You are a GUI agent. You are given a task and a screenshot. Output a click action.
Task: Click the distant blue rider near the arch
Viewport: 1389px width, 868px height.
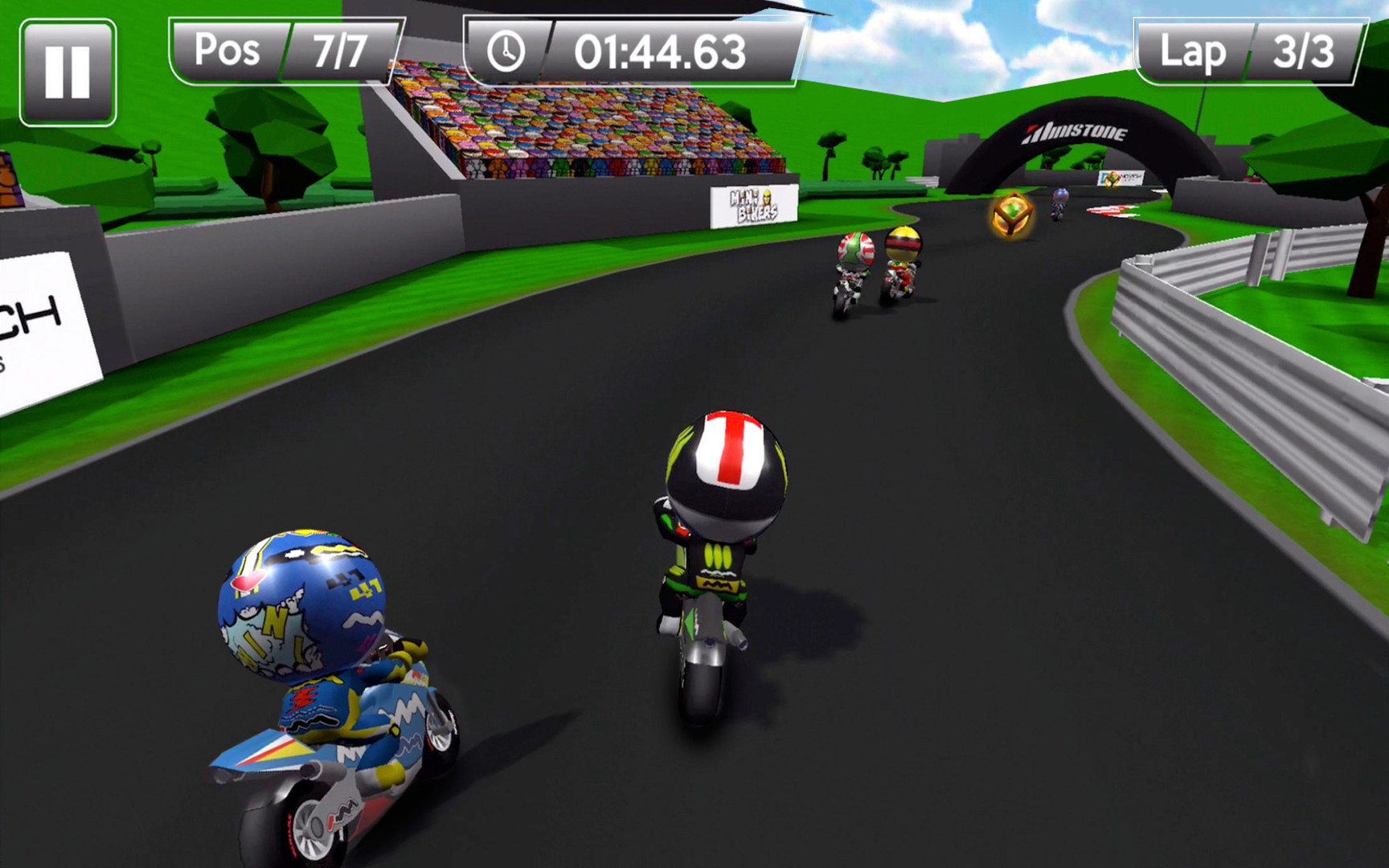1059,199
